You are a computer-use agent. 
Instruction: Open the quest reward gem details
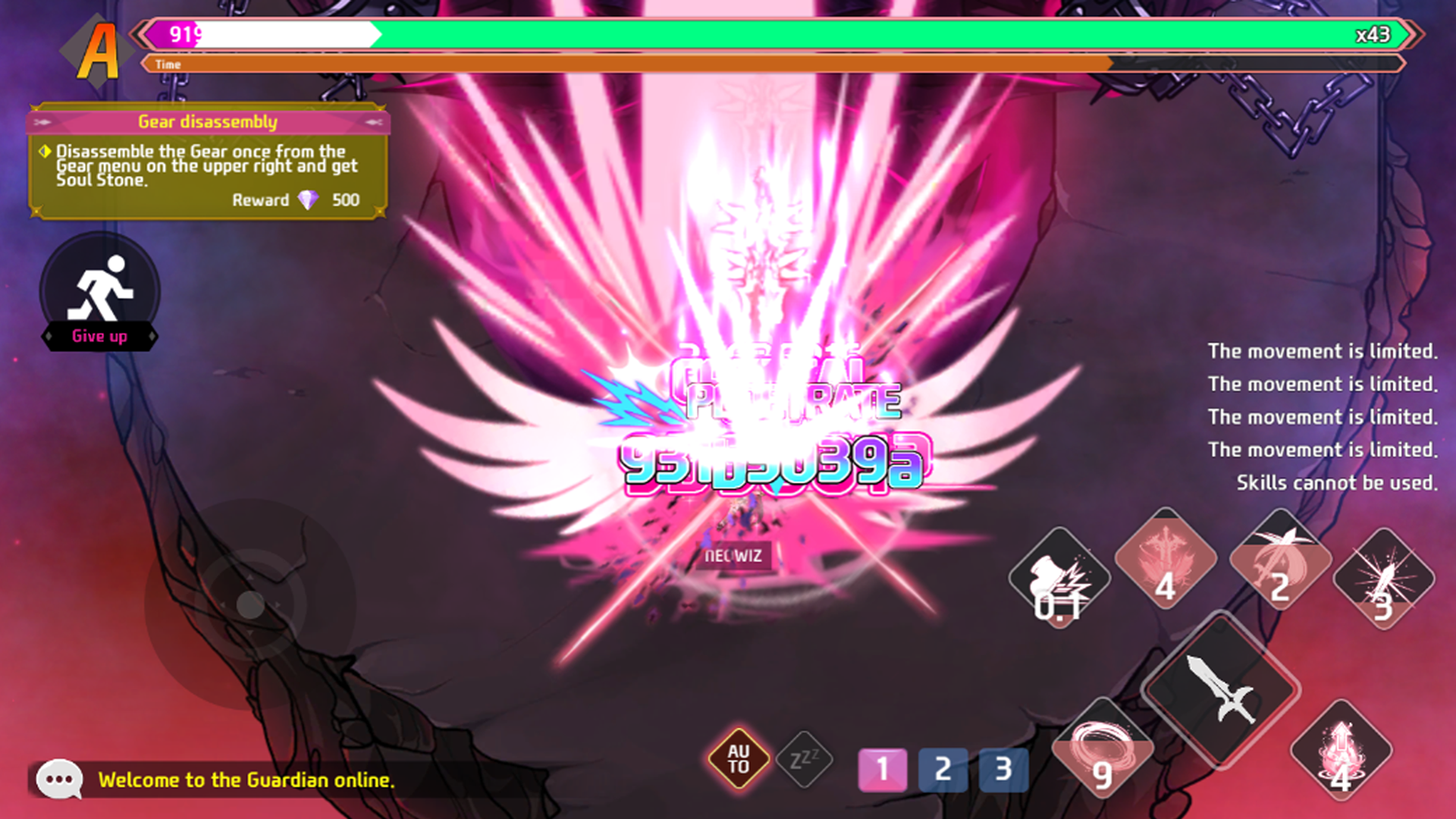309,200
